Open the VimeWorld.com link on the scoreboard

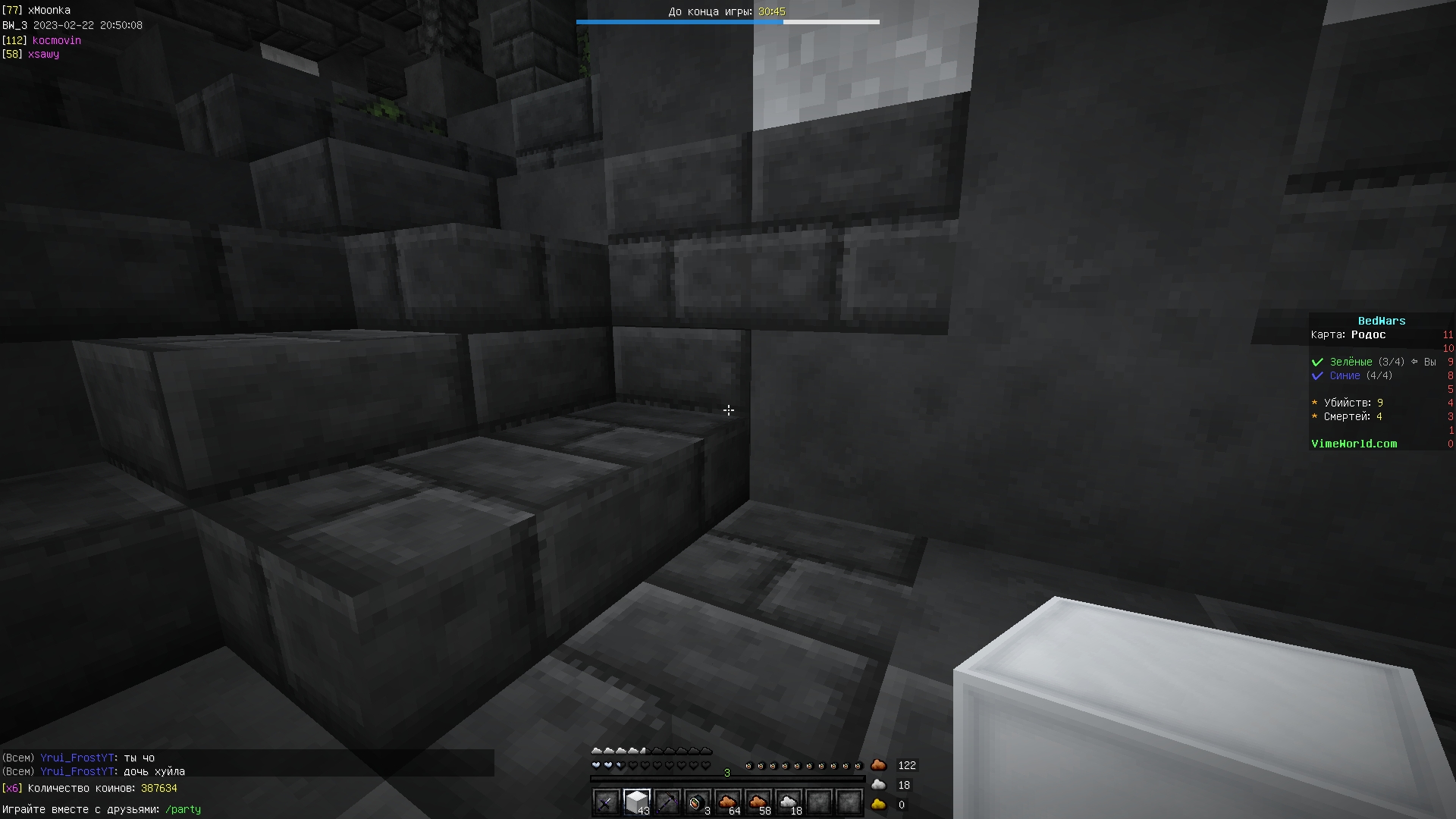[1354, 444]
